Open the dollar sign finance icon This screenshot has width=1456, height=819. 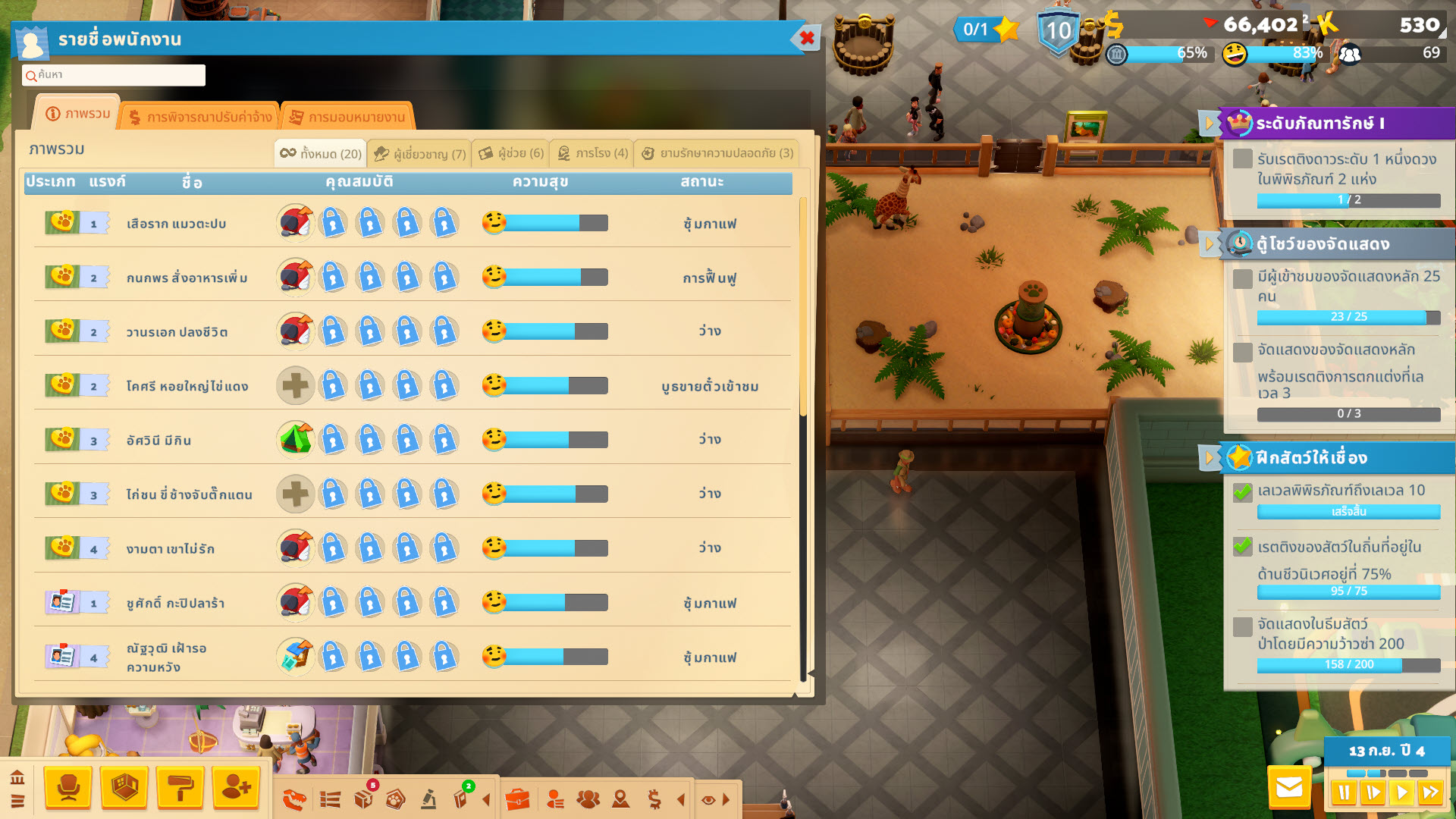654,799
